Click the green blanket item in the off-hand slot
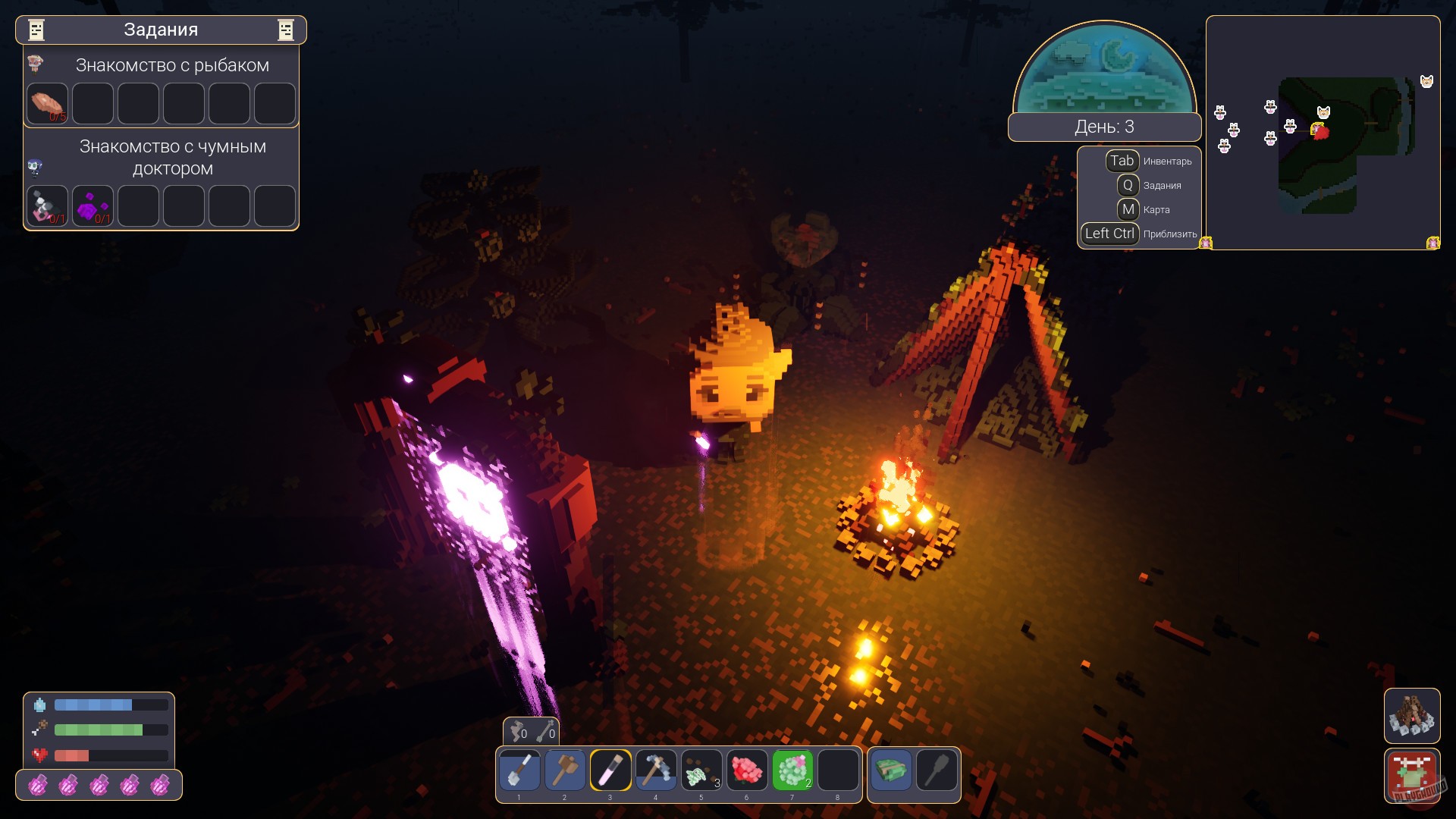The height and width of the screenshot is (819, 1456). (893, 769)
